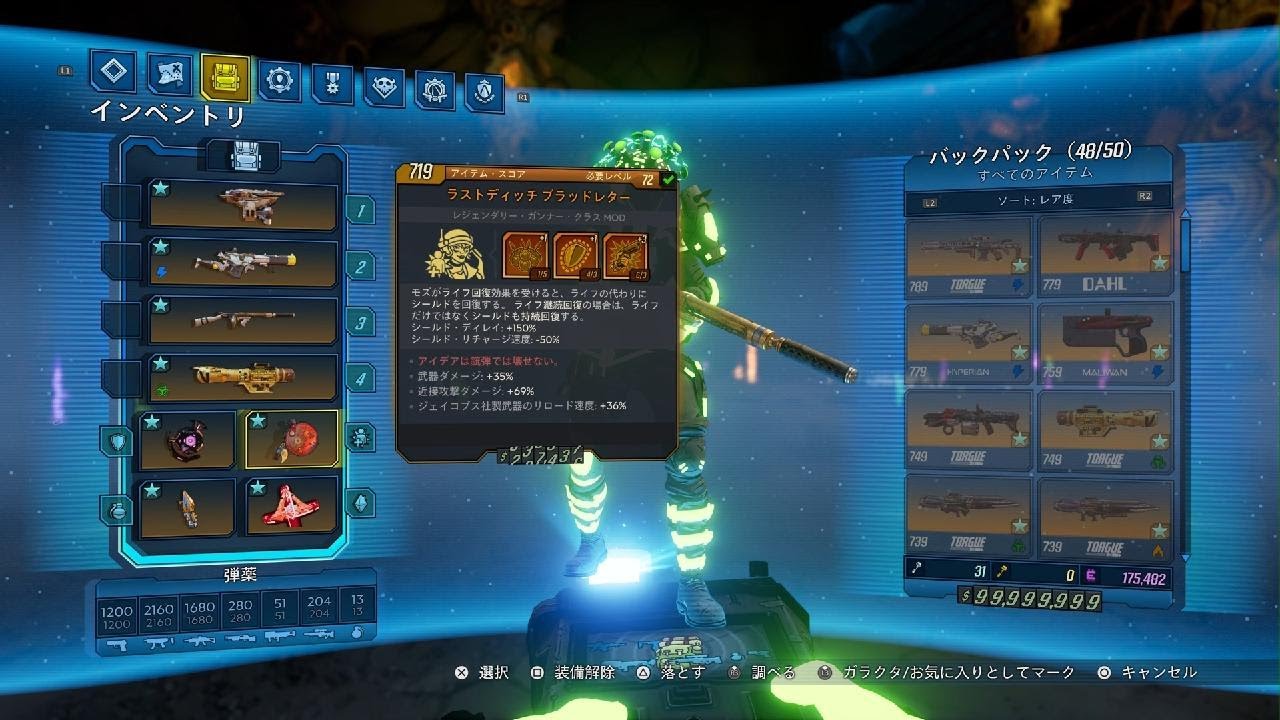Open the skills gear tab
The height and width of the screenshot is (720, 1280).
click(x=279, y=79)
